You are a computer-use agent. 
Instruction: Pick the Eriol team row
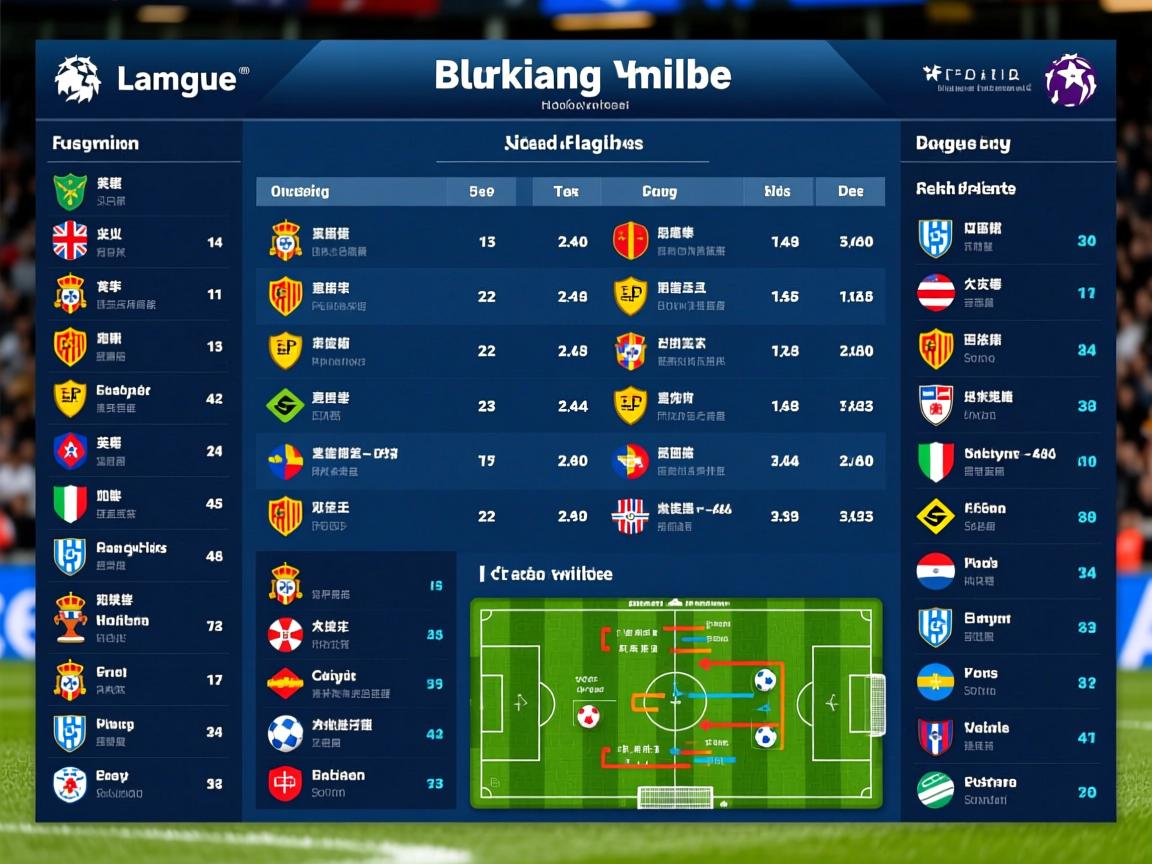click(x=137, y=680)
